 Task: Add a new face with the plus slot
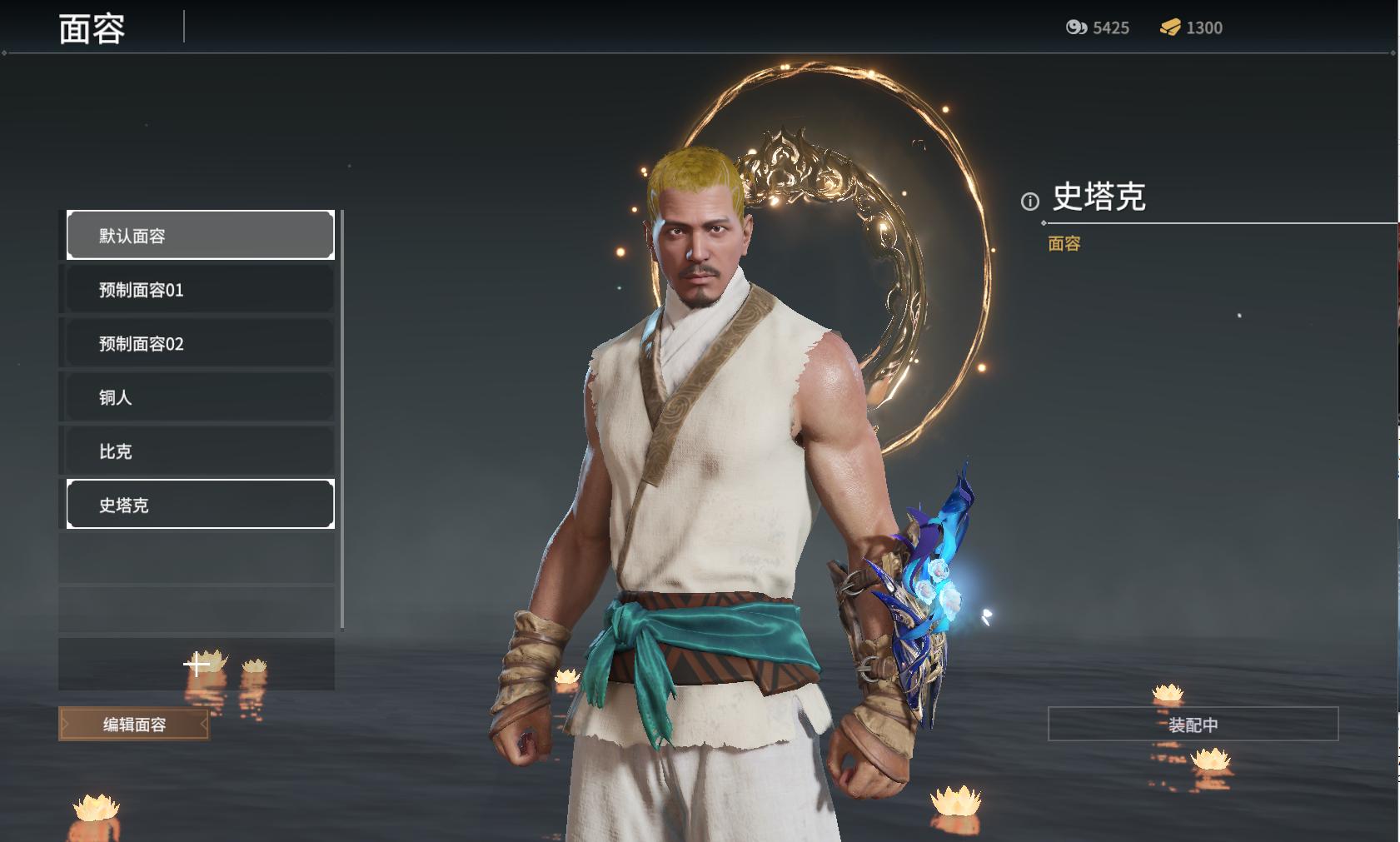[x=197, y=664]
